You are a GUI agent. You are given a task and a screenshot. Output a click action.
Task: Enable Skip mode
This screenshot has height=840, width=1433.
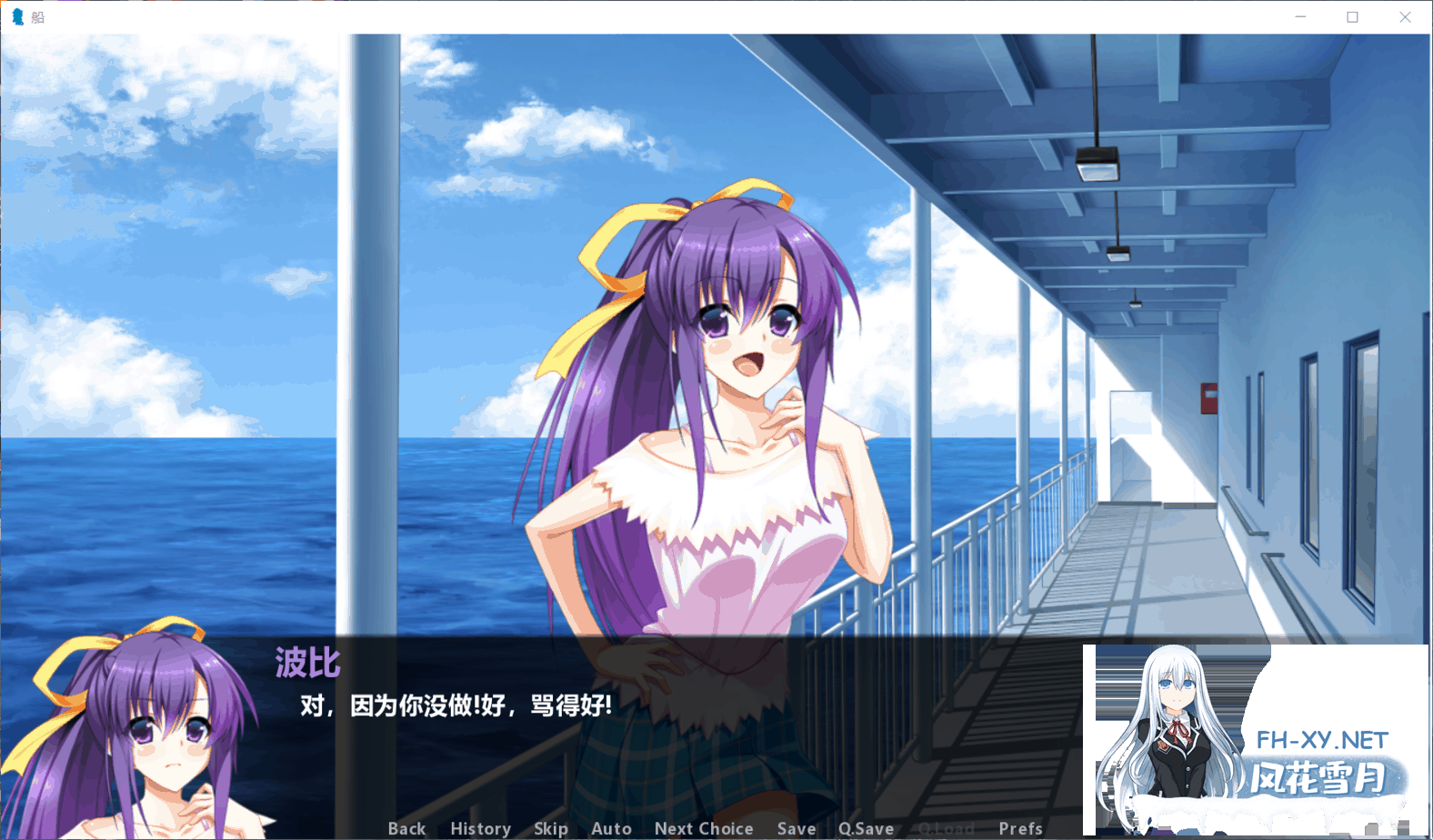pos(551,828)
